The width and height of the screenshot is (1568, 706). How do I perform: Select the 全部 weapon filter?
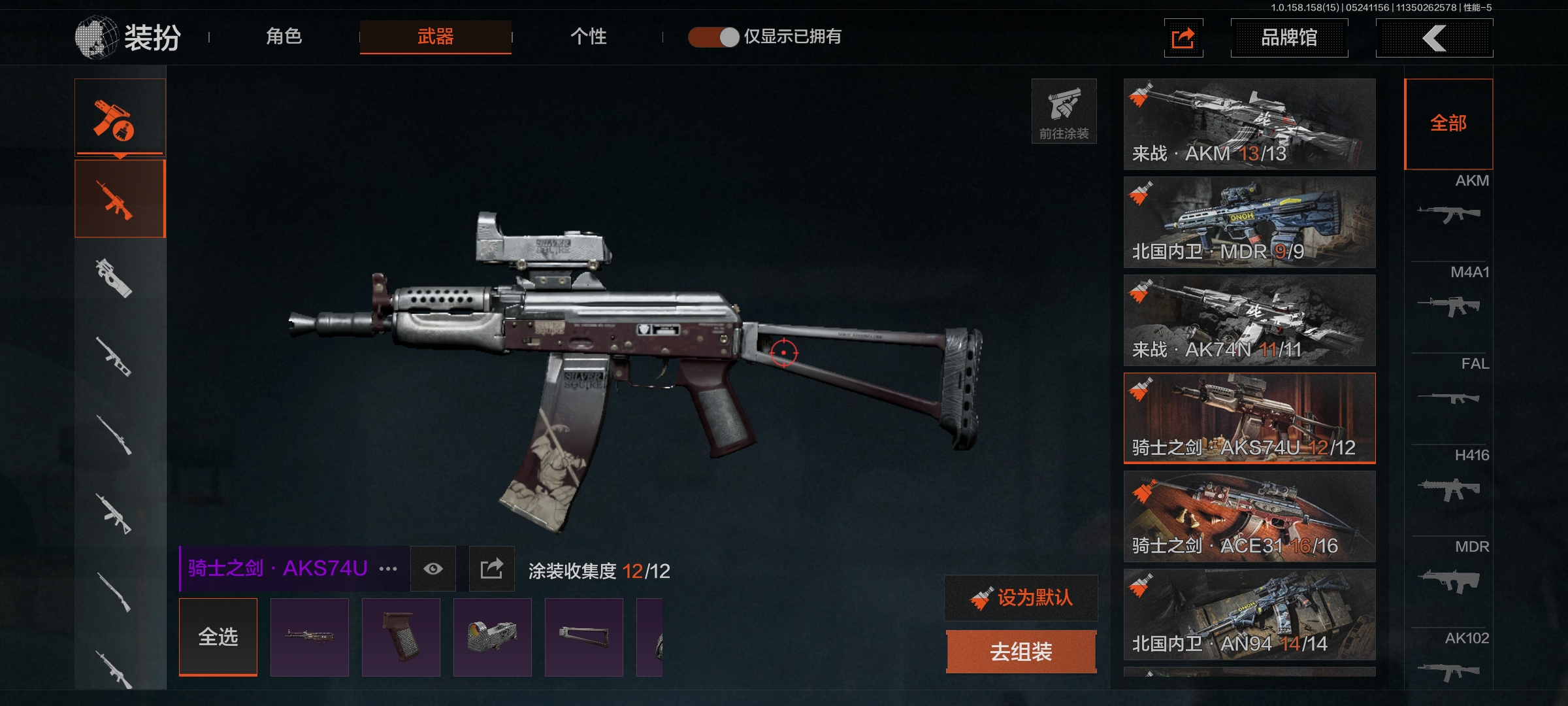(x=1448, y=124)
